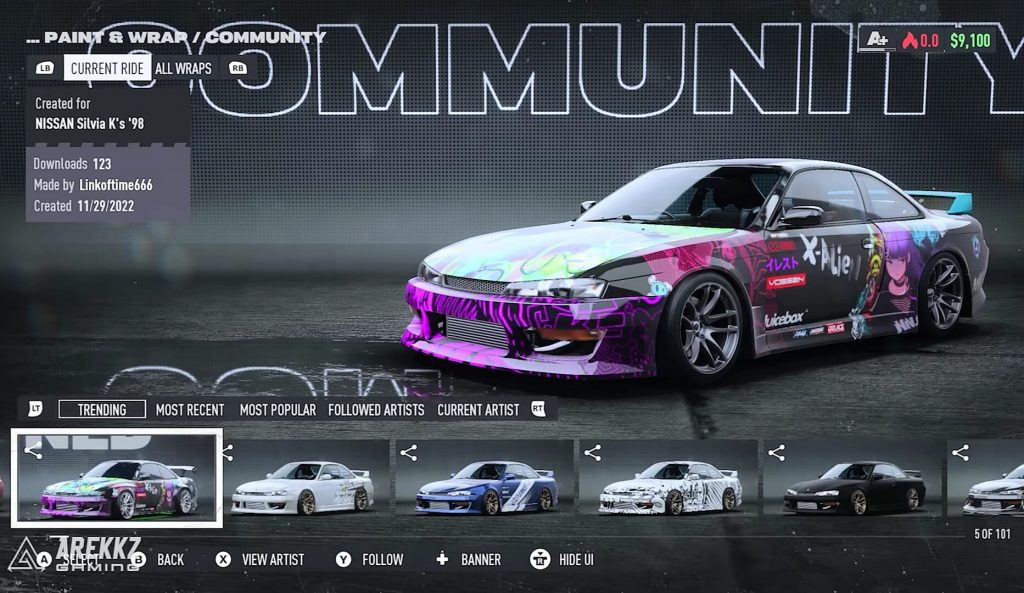This screenshot has height=593, width=1024.
Task: Click the share icon on the blue wrap thumbnail
Action: [x=409, y=453]
